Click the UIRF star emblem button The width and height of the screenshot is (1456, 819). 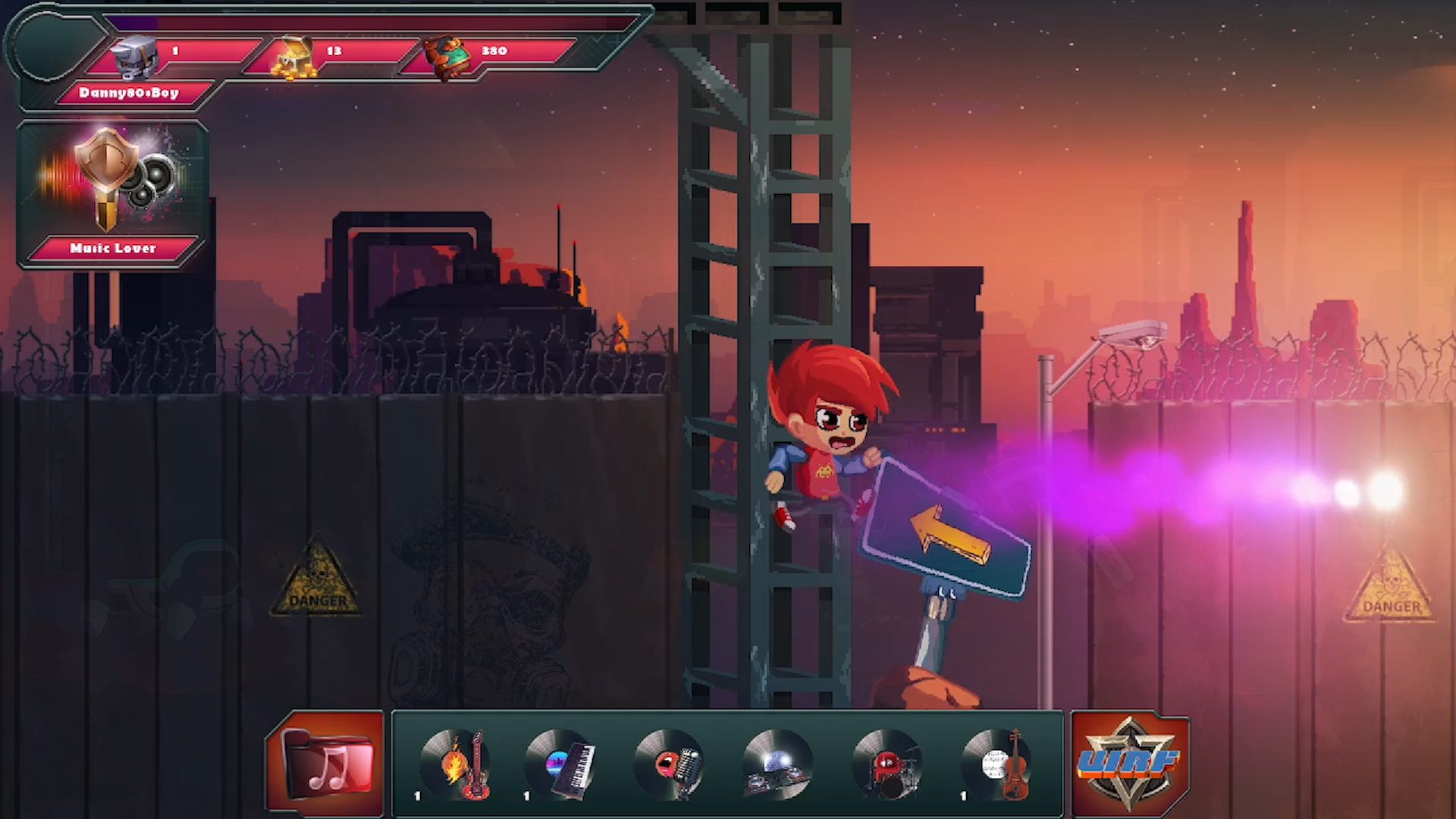[x=1129, y=764]
